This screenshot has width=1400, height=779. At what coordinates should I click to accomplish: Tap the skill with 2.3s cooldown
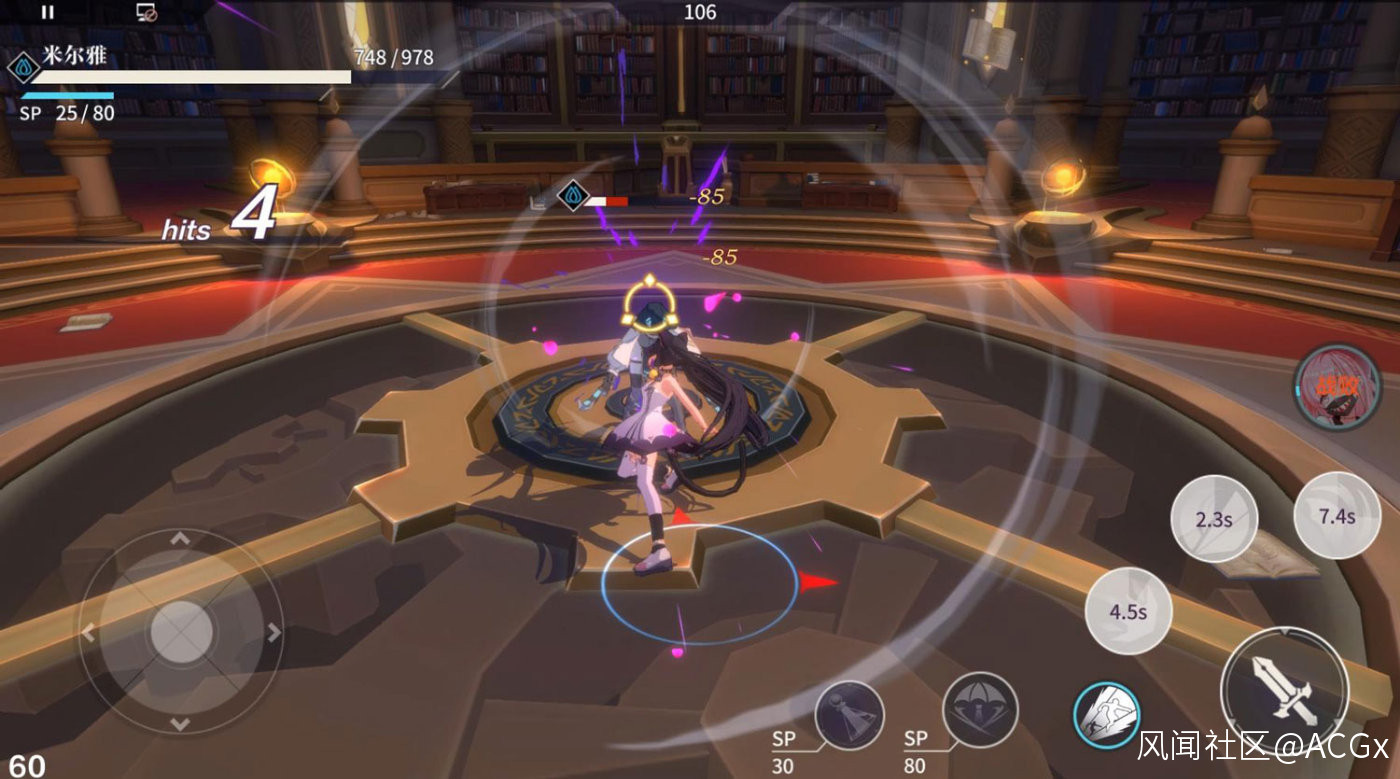(x=1213, y=519)
